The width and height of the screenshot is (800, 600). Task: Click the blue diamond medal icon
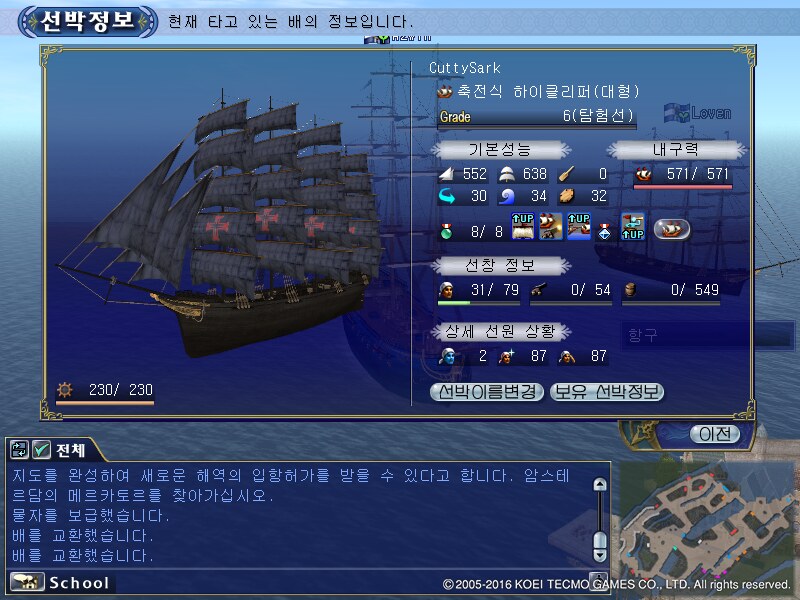pos(605,229)
